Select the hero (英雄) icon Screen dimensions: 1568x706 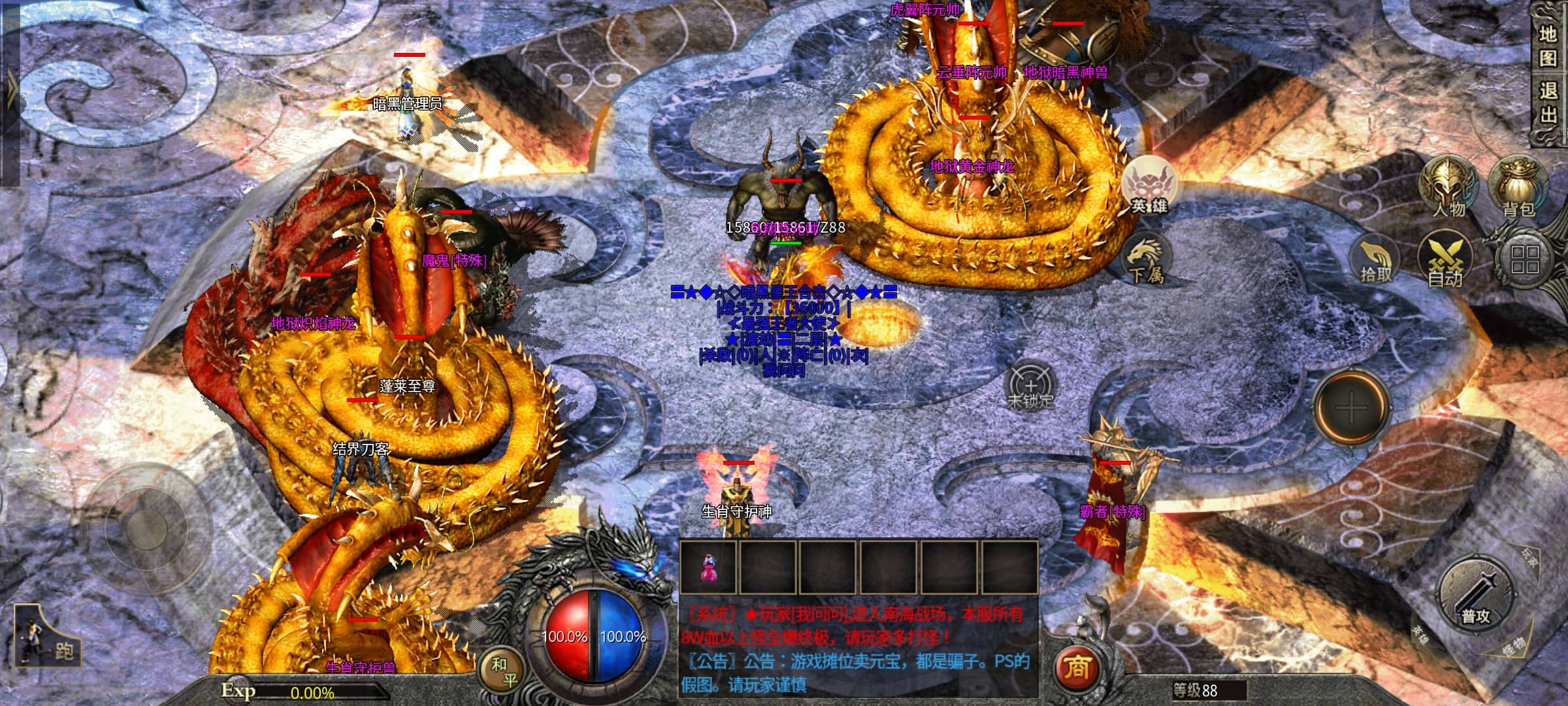pyautogui.click(x=1149, y=185)
